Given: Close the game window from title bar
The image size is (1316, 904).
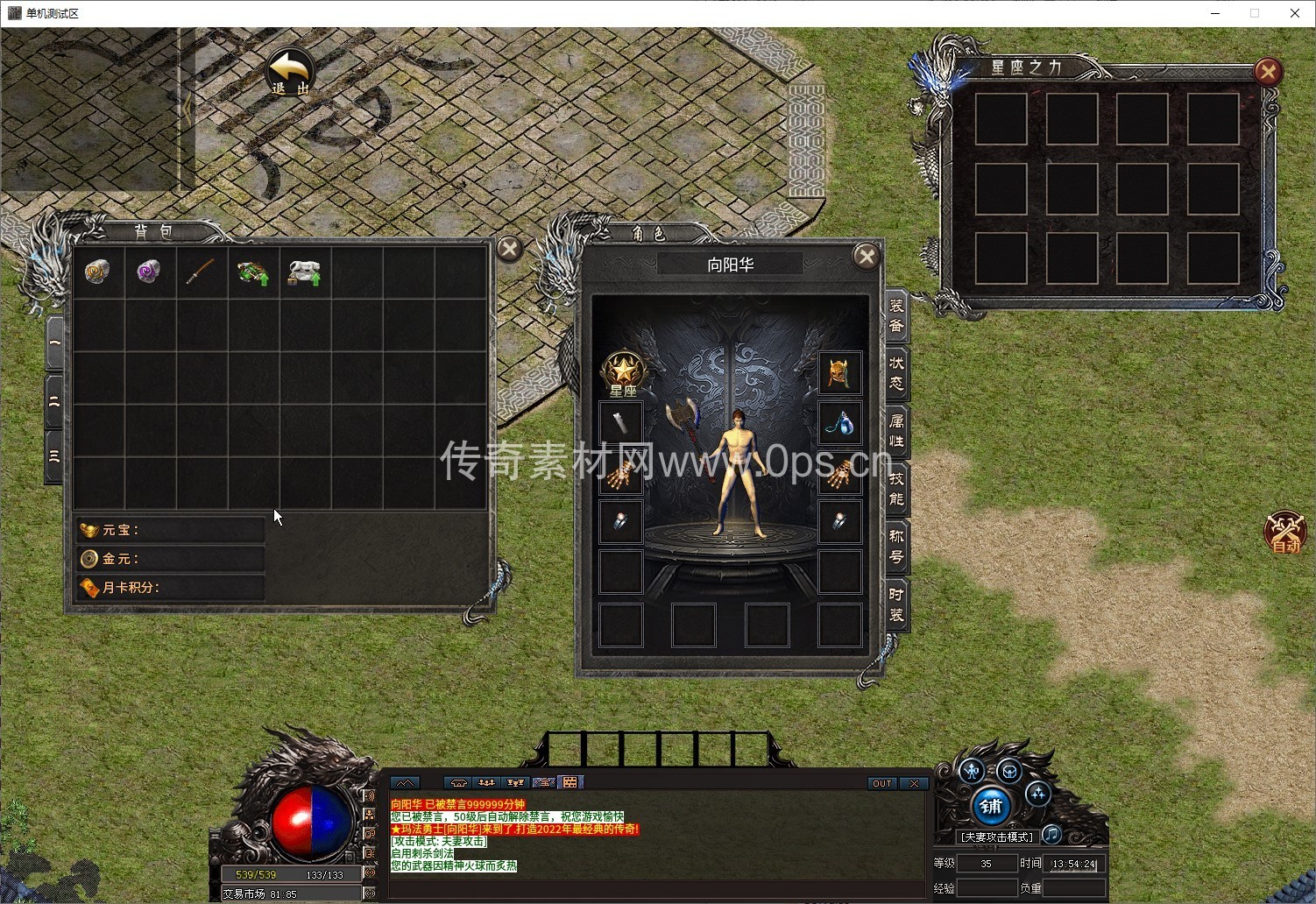Looking at the screenshot, I should tap(1294, 13).
